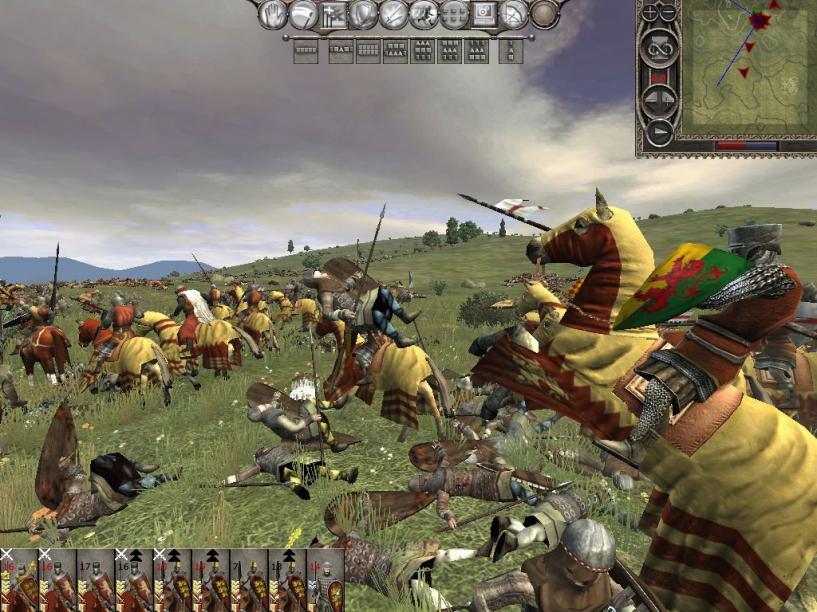Activate the withdraw white flag button
This screenshot has height=612, width=817.
(303, 14)
